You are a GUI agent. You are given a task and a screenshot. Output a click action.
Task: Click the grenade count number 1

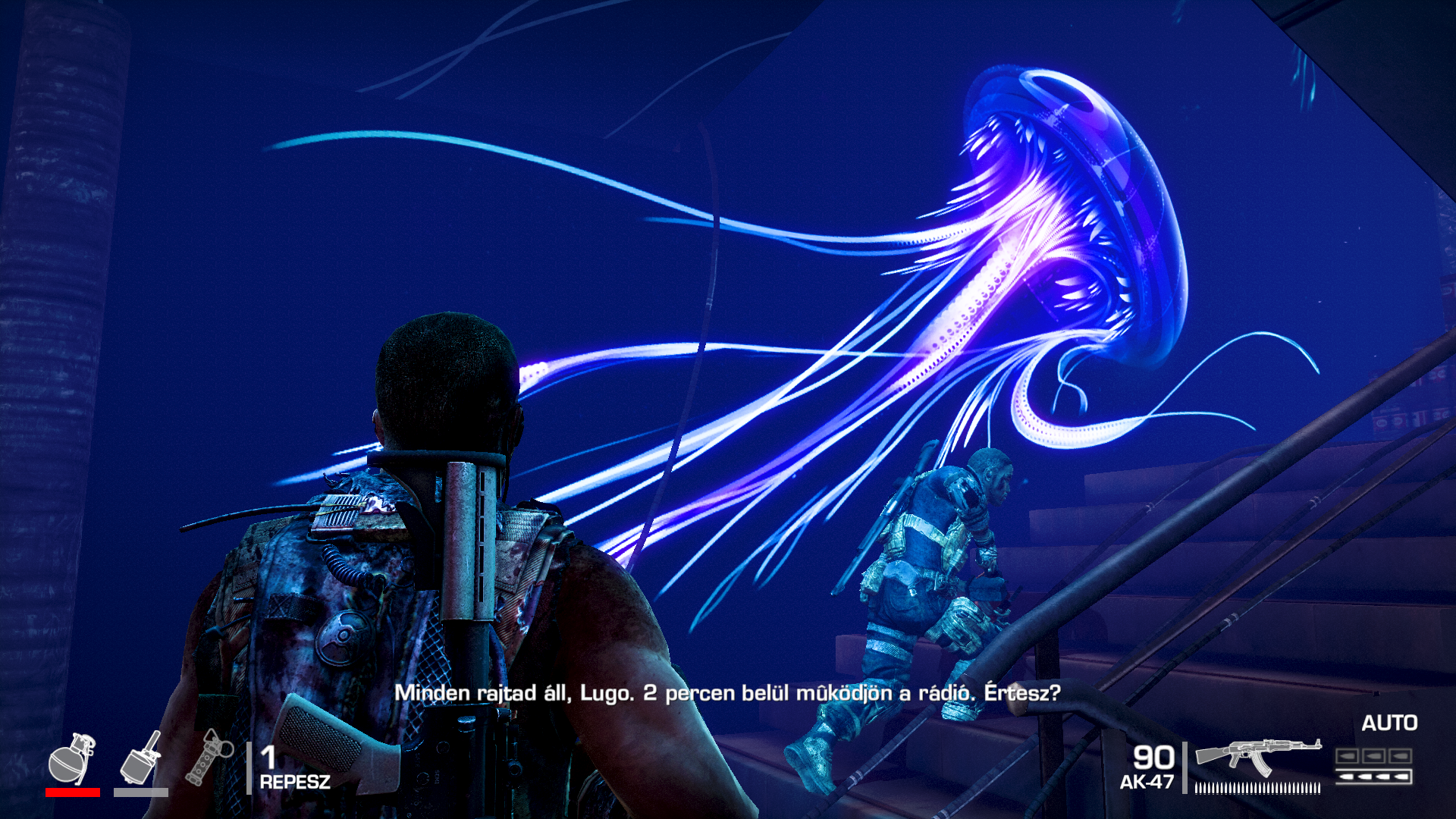[269, 758]
